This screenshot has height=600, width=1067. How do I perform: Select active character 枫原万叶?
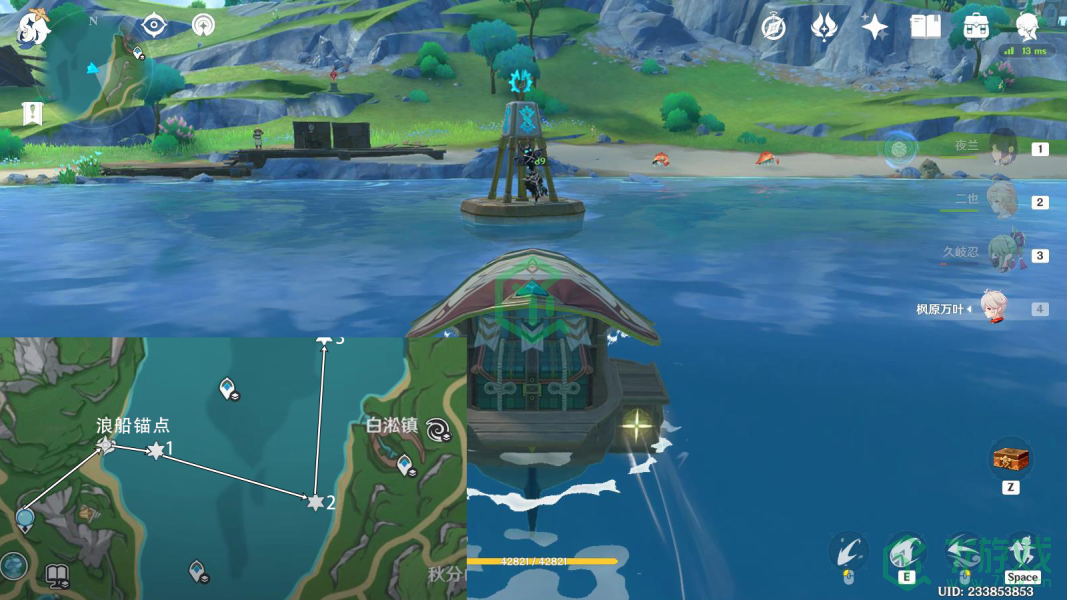[x=992, y=308]
